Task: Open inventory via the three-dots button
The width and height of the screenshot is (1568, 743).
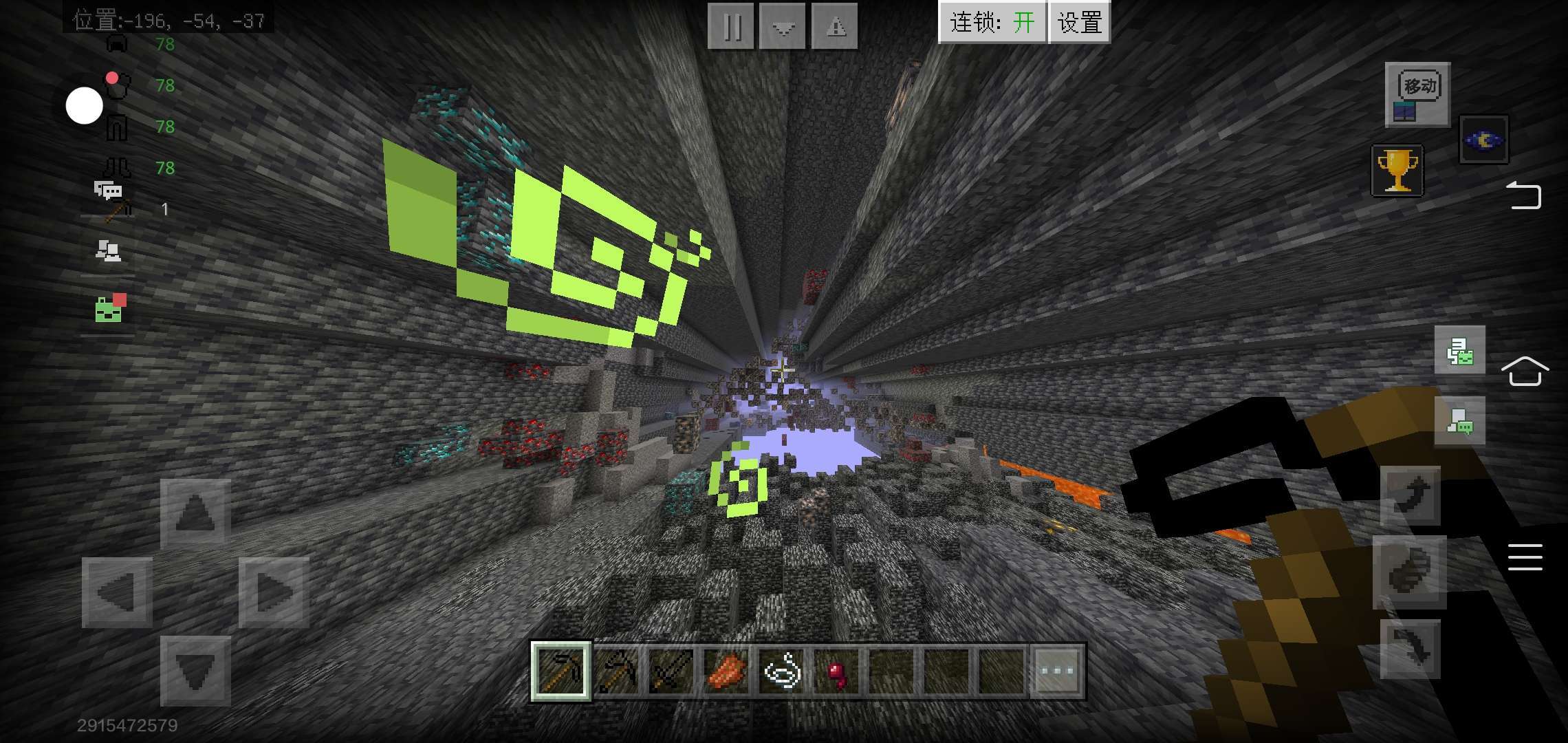Action: 1057,670
